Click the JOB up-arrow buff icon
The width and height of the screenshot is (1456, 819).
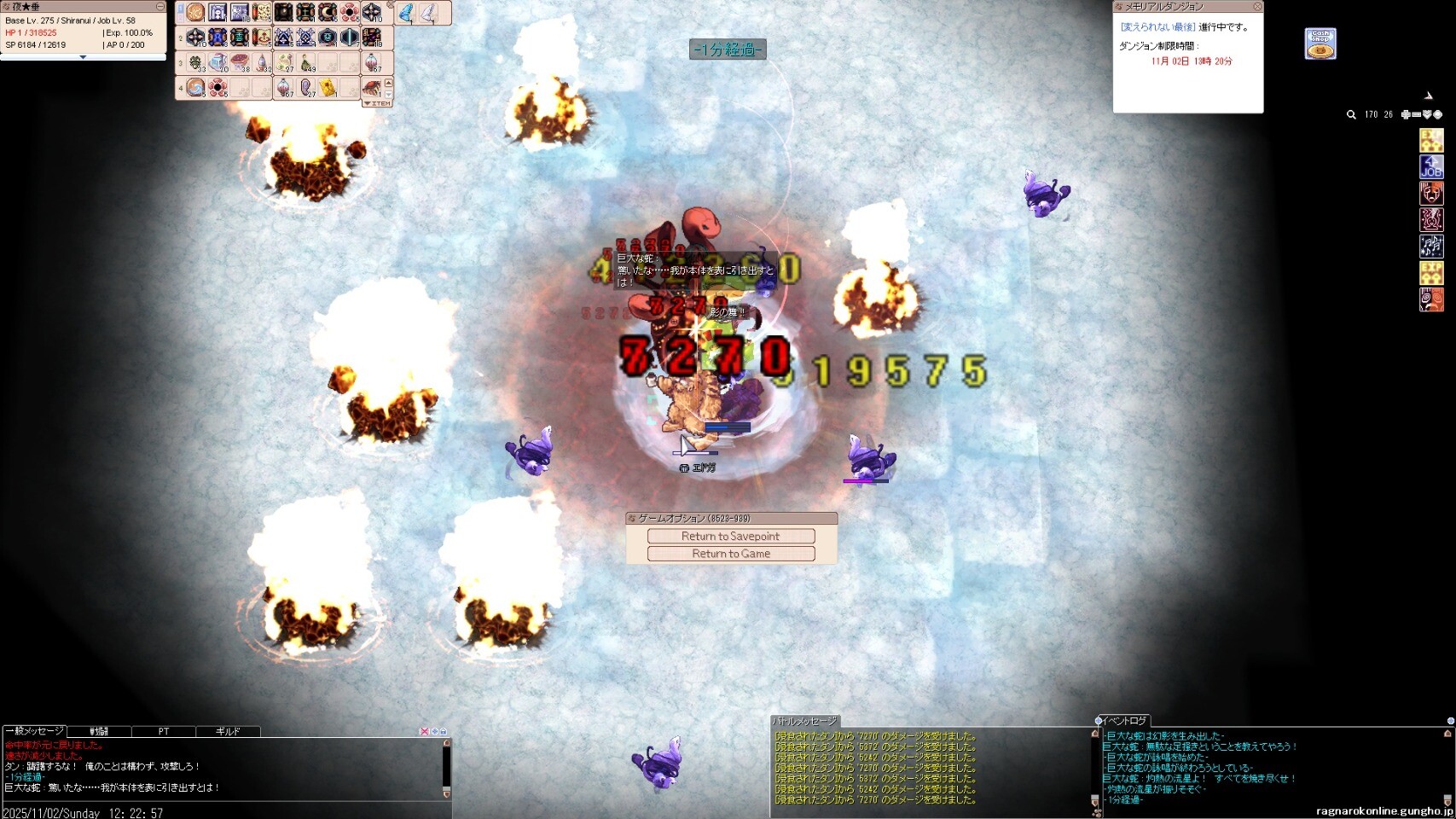(x=1431, y=166)
